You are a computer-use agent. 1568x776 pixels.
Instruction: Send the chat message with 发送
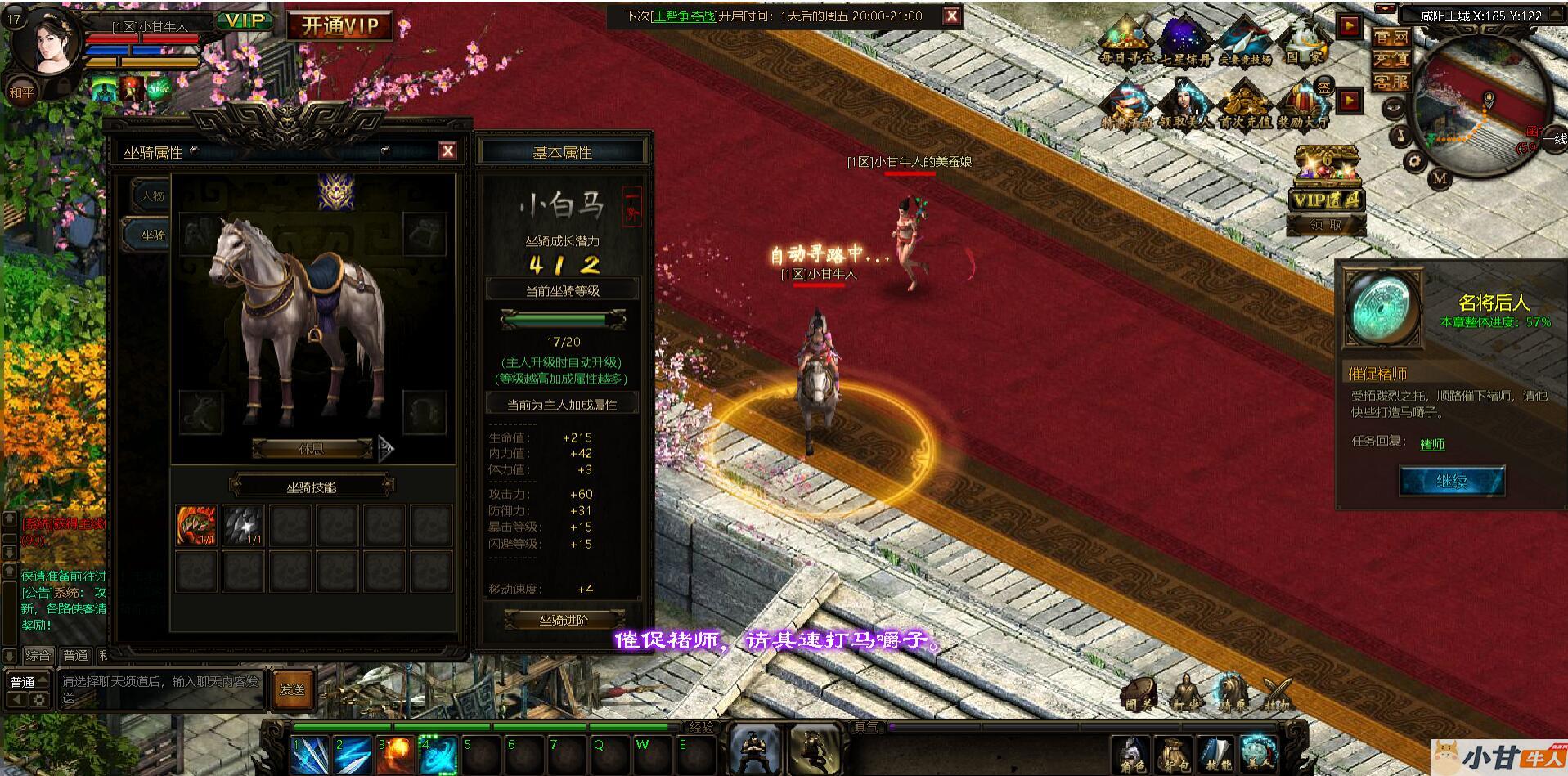[293, 689]
